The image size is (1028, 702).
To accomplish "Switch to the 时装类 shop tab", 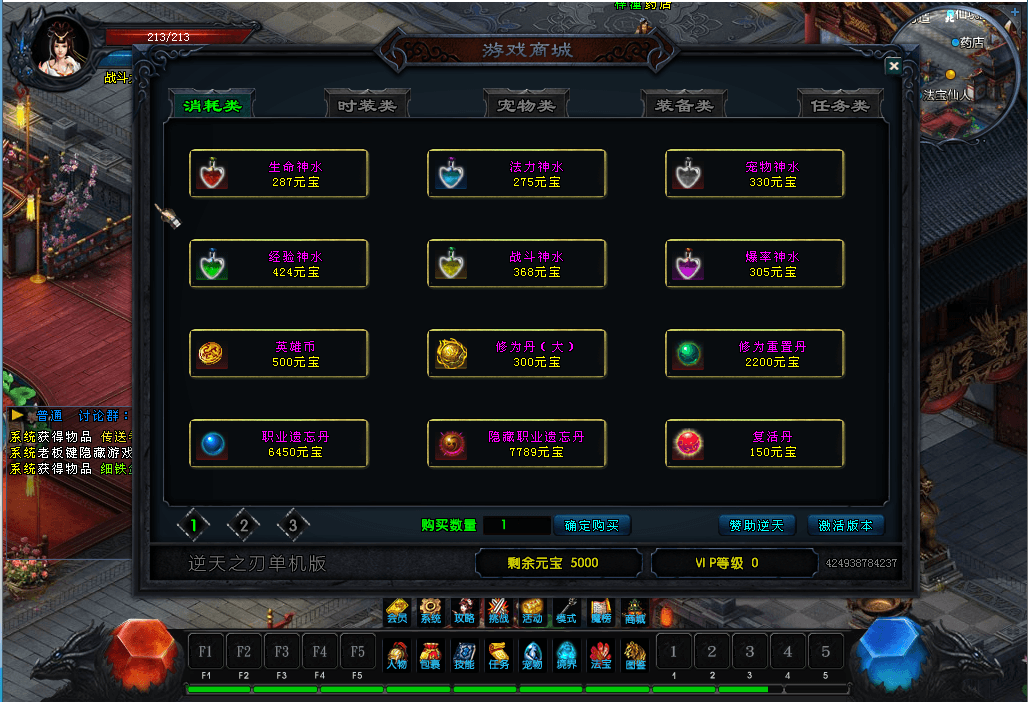I will 367,105.
